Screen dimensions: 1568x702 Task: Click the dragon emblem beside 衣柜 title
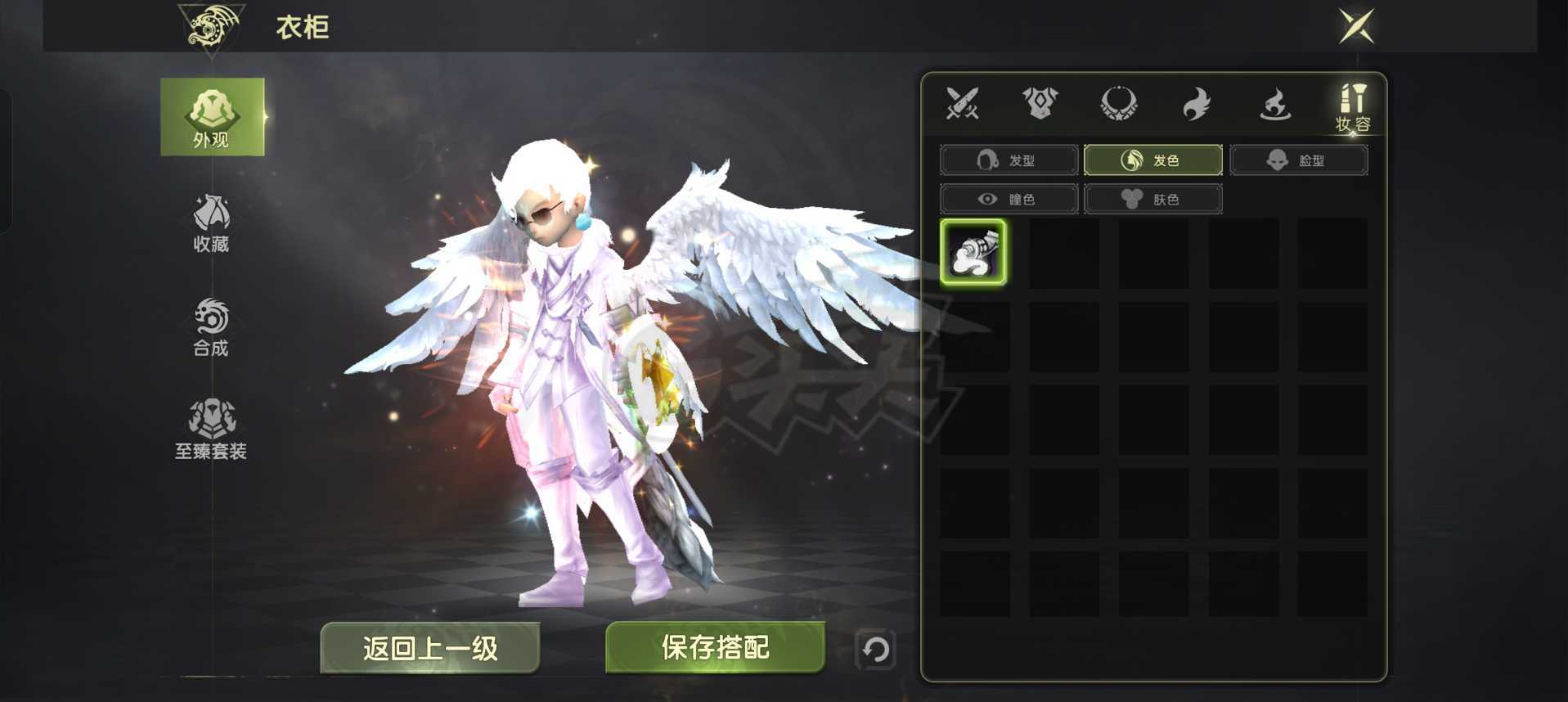(211, 26)
